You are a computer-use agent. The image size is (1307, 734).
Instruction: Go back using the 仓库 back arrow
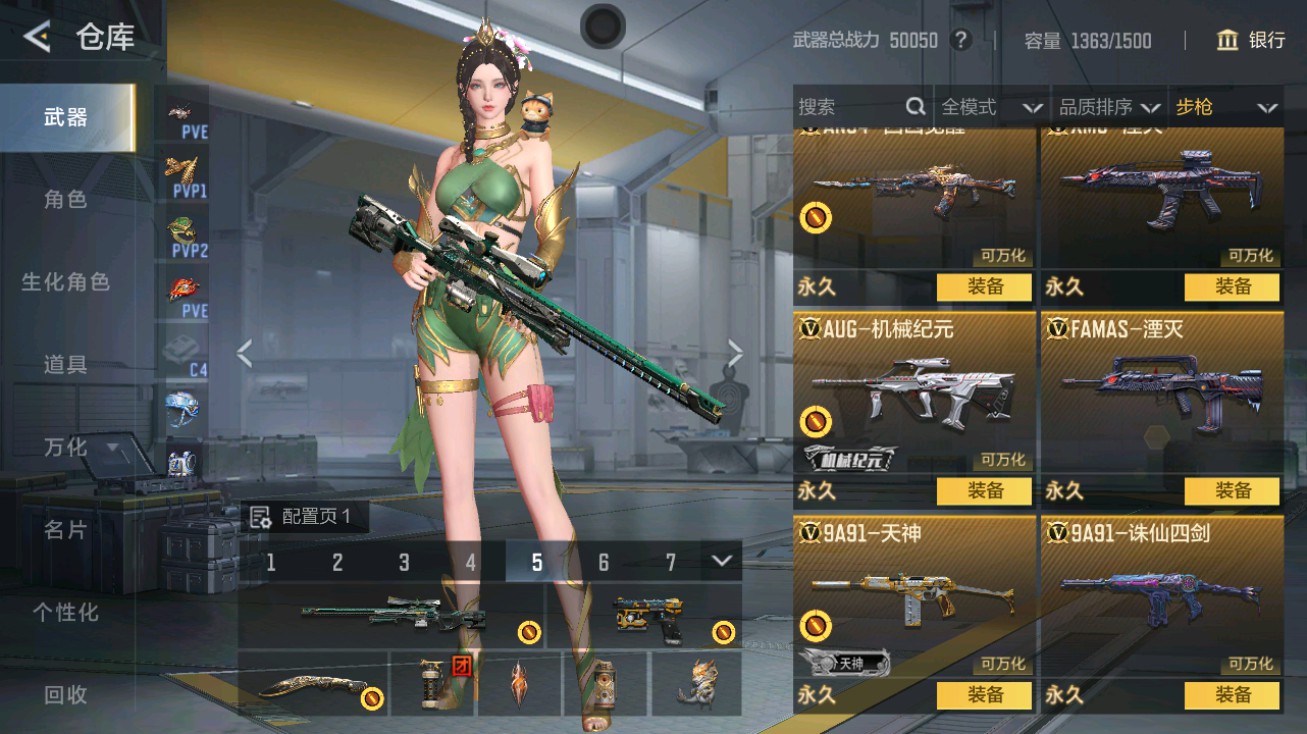38,38
